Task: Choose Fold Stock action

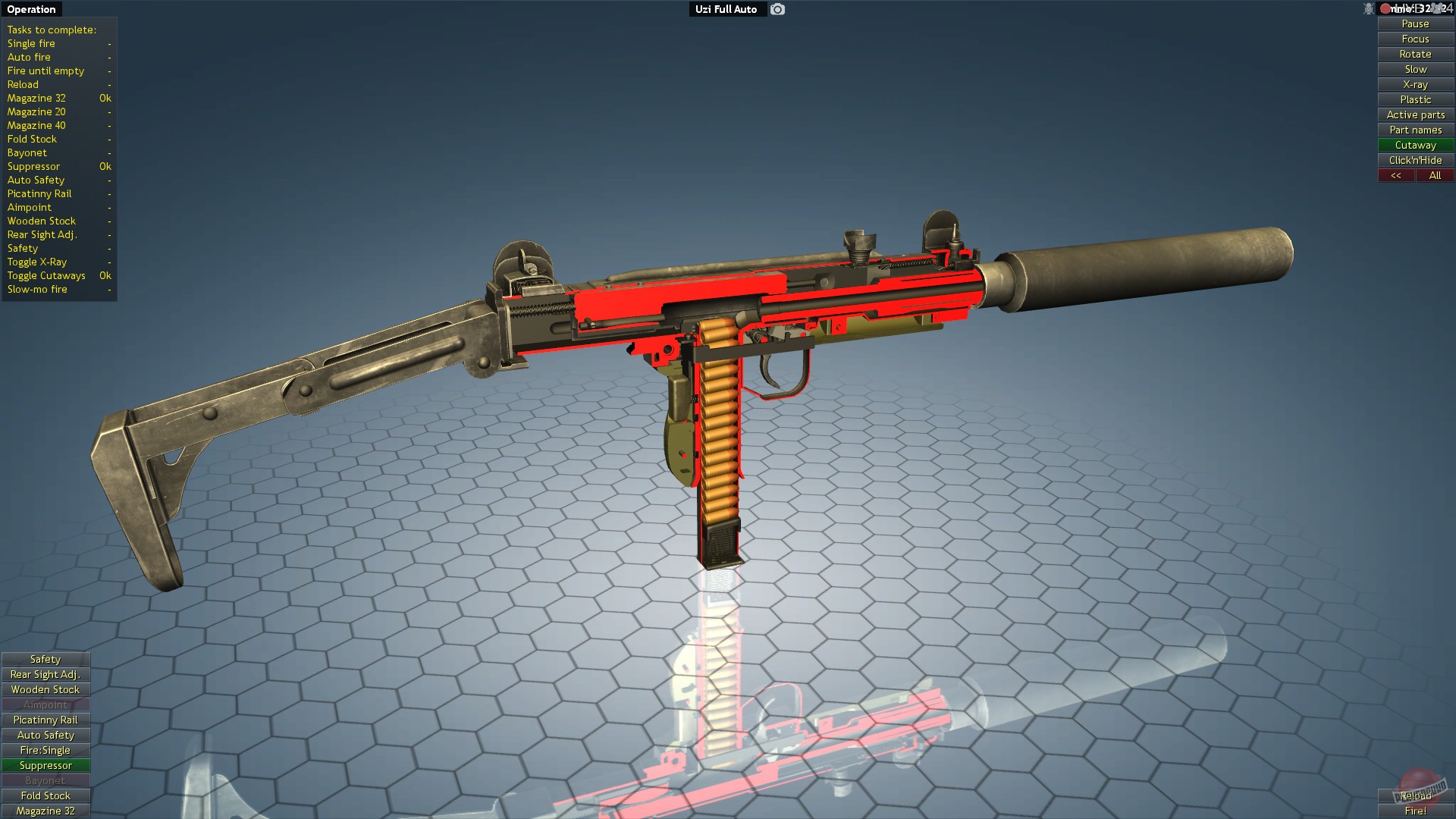Action: [x=45, y=795]
